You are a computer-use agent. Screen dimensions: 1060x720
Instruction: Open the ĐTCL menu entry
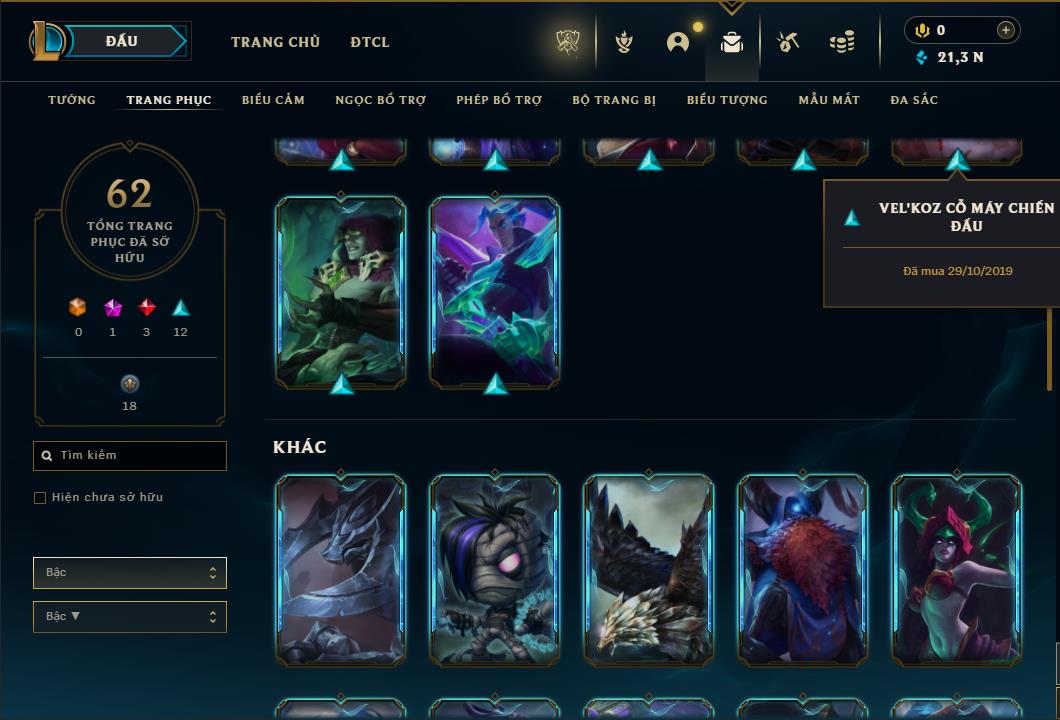(370, 42)
